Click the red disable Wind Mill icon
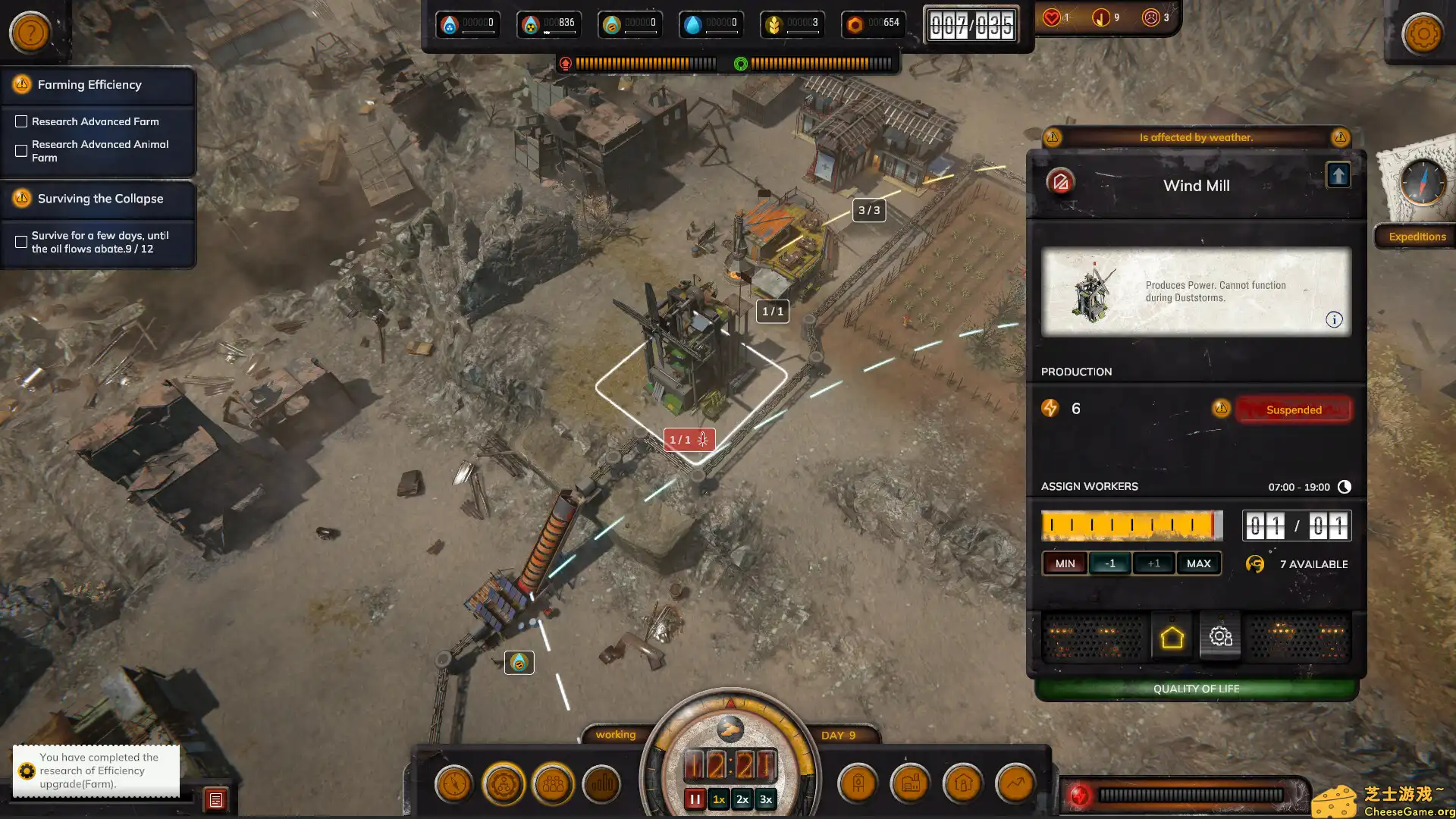 (1060, 182)
